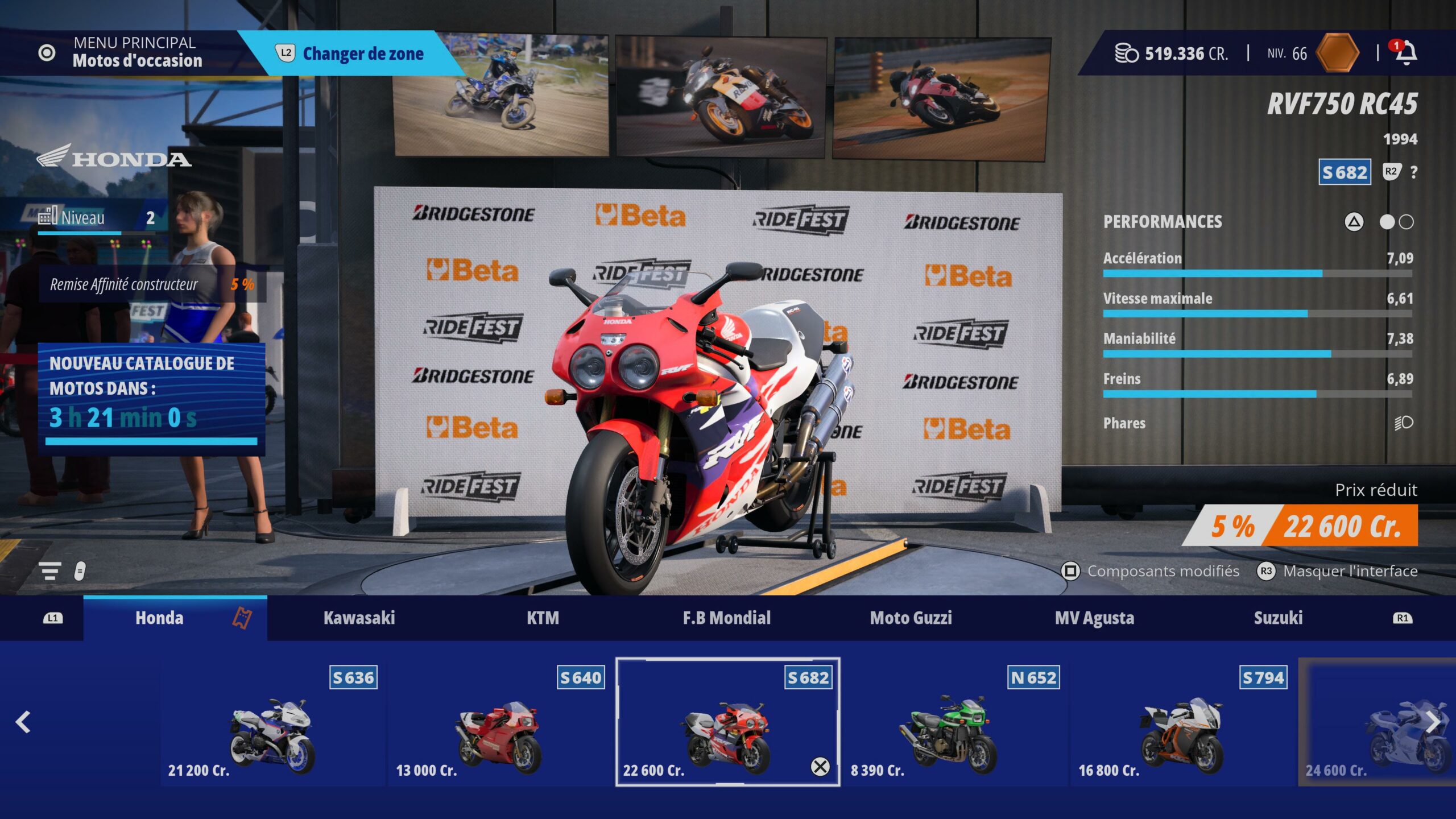The width and height of the screenshot is (1456, 819).
Task: Choose the S 636 bike for 21 200 Cr.
Action: coord(272,722)
